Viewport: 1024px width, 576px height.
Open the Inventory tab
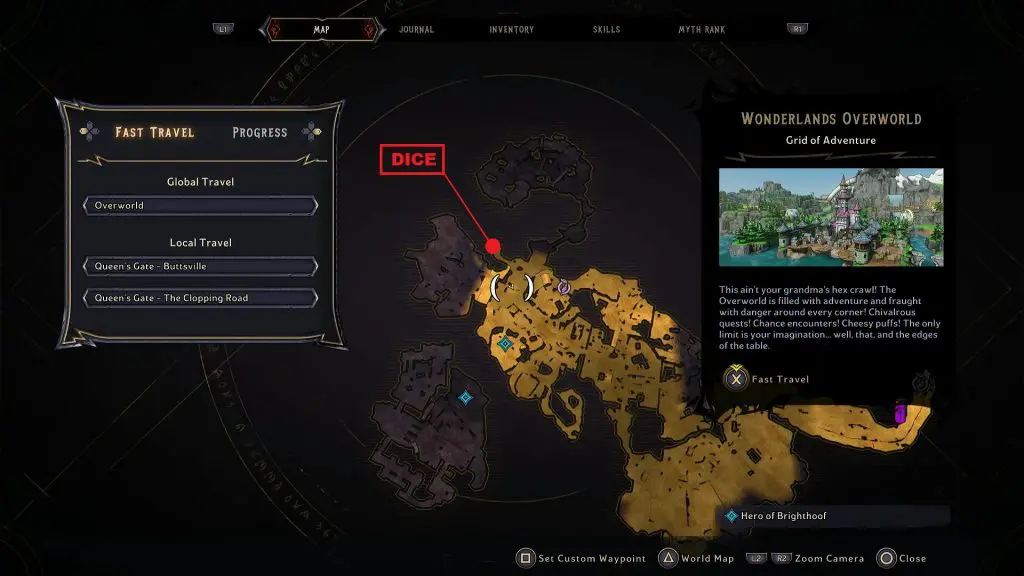(511, 30)
